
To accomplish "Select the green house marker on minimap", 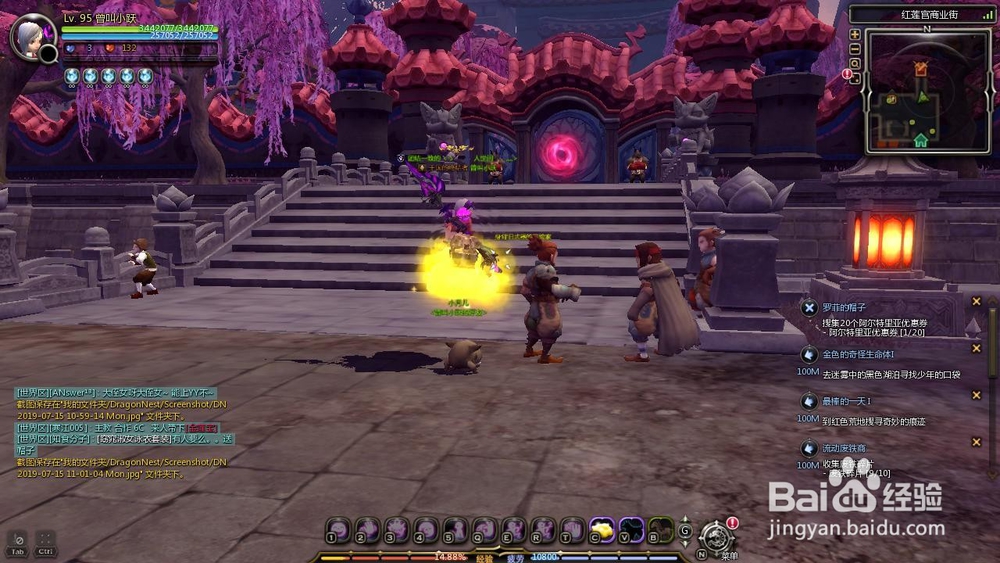I will [x=921, y=139].
